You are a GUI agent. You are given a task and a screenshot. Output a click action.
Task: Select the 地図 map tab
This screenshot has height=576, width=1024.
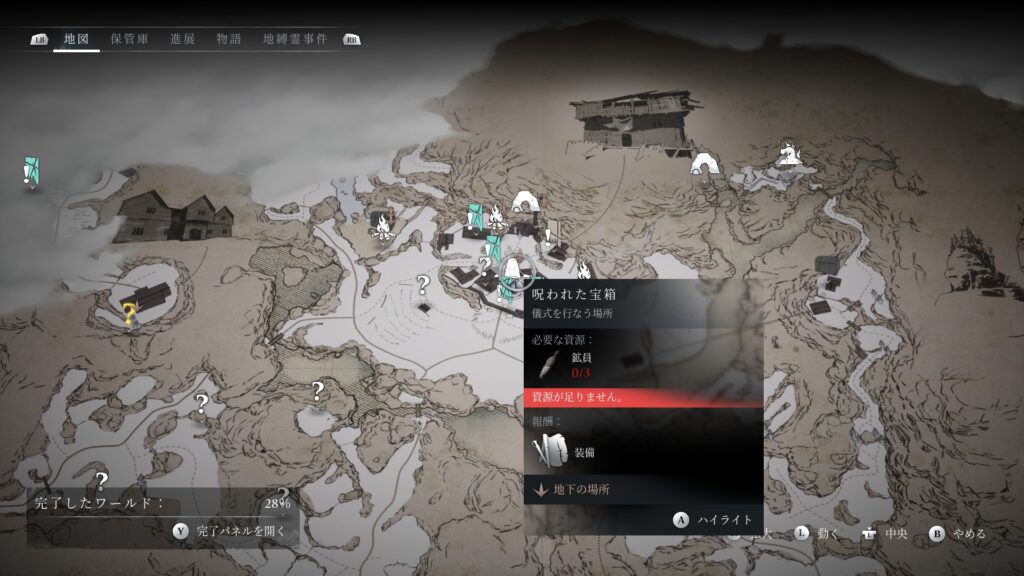pyautogui.click(x=76, y=39)
